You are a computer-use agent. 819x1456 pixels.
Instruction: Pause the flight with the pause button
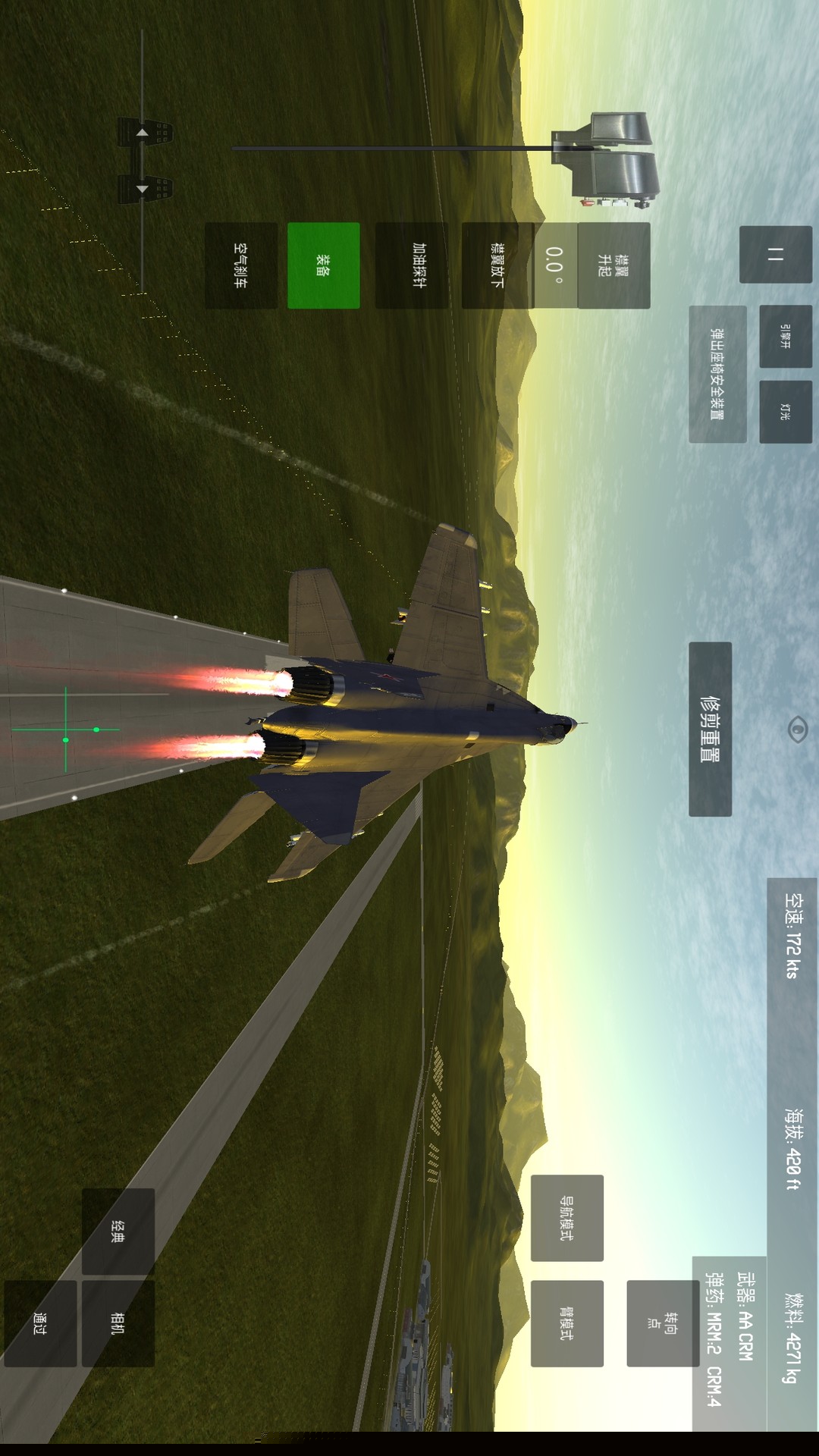[775, 255]
